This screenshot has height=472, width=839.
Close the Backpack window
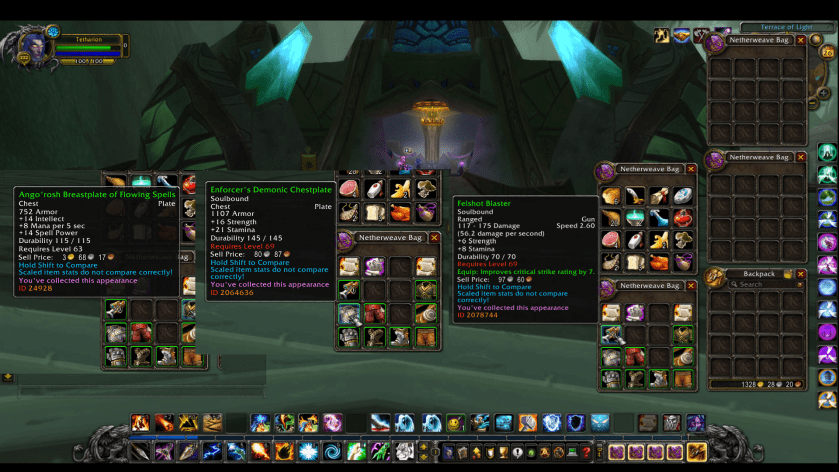click(801, 273)
